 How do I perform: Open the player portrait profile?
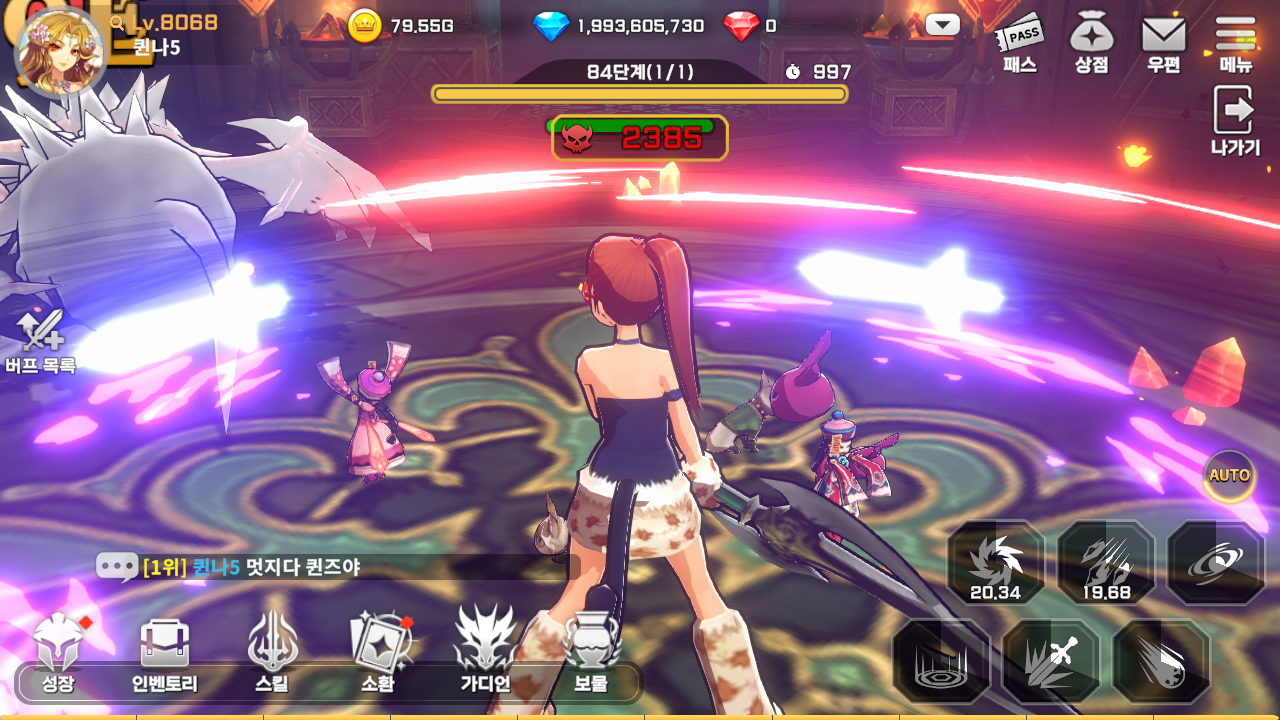coord(60,52)
